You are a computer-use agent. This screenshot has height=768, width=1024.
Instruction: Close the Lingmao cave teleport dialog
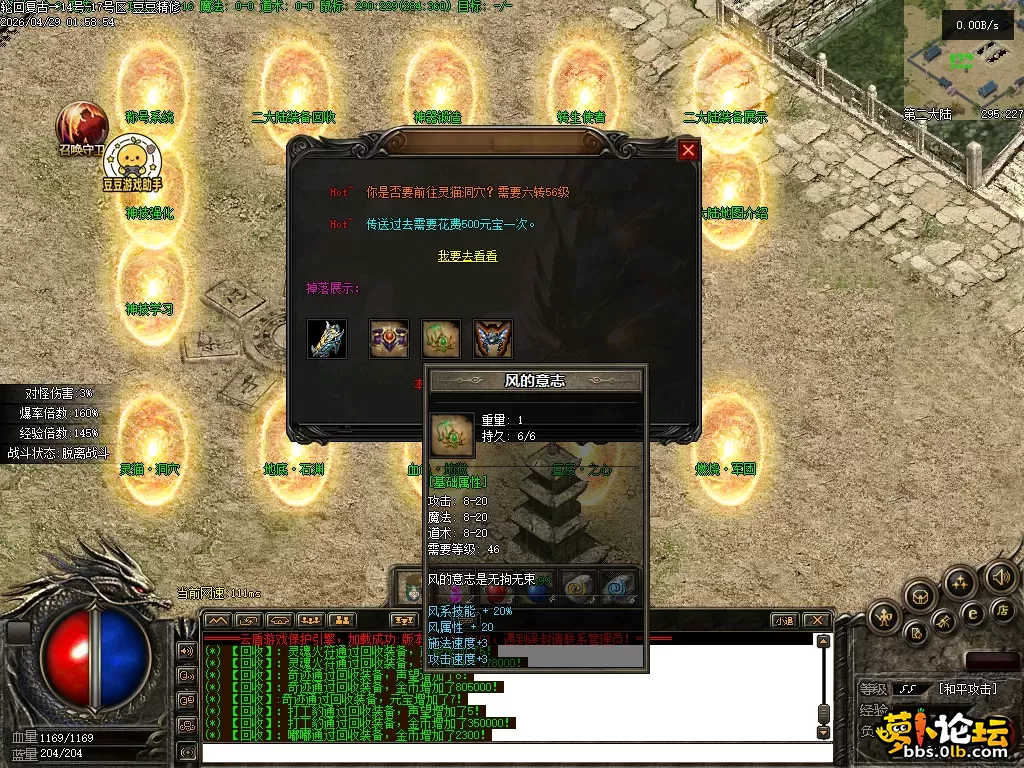pyautogui.click(x=688, y=151)
